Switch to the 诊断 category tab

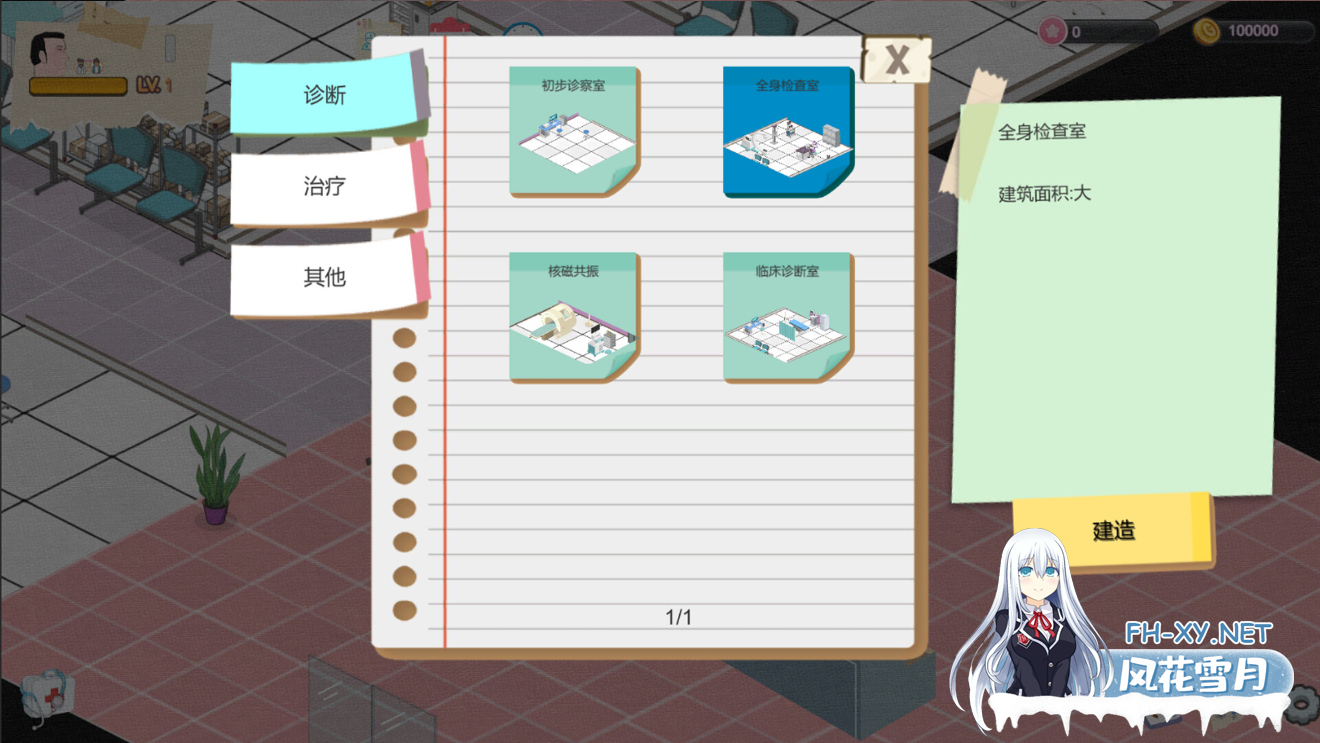[325, 95]
